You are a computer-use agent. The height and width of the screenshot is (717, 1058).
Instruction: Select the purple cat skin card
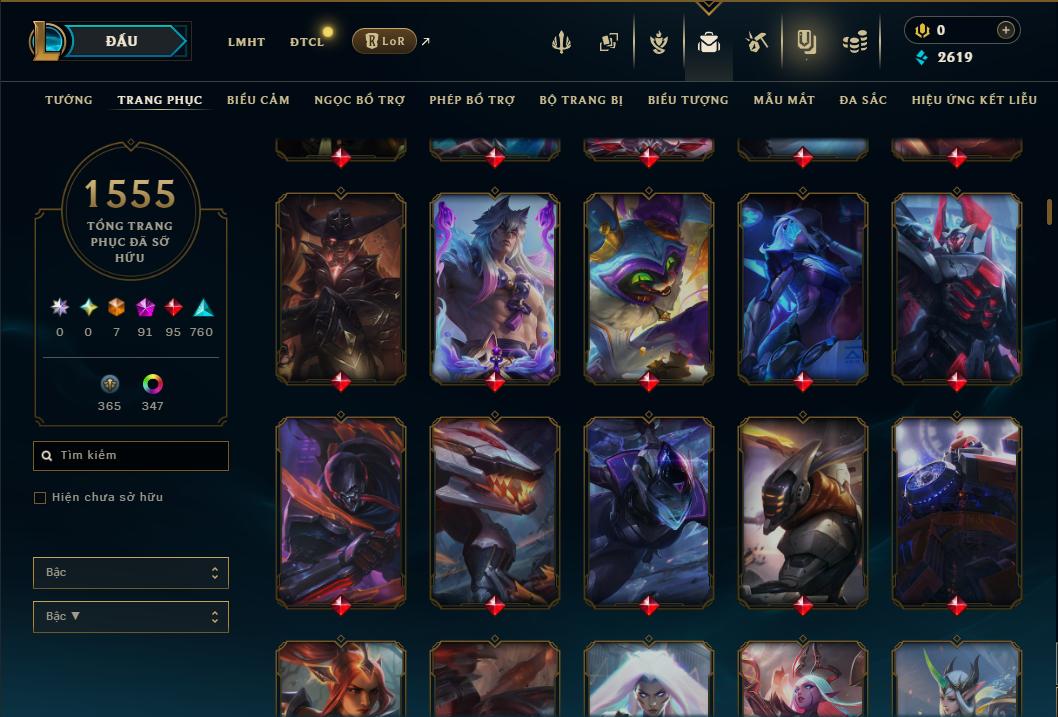click(x=649, y=287)
